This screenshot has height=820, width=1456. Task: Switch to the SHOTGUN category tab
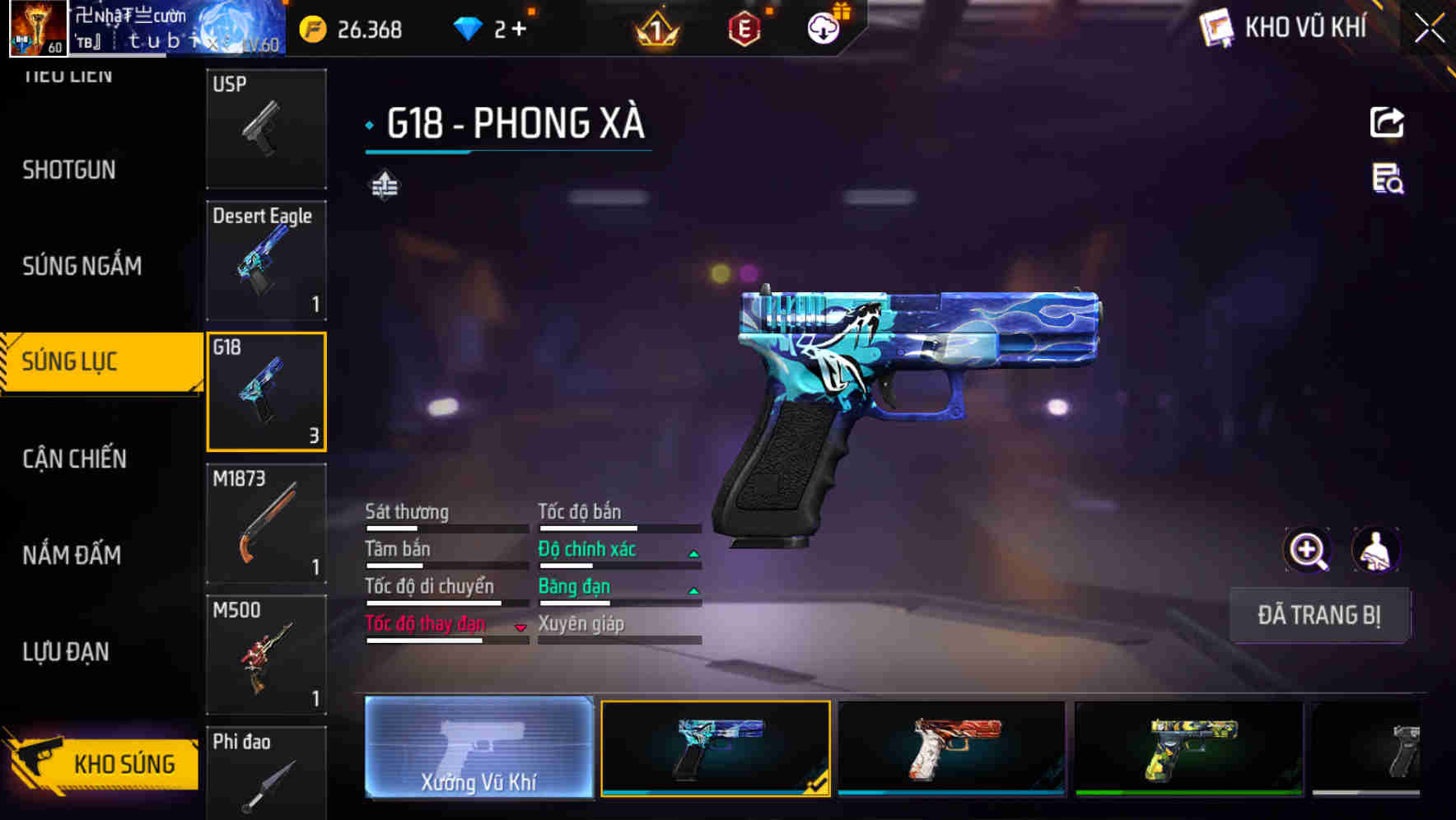click(69, 170)
